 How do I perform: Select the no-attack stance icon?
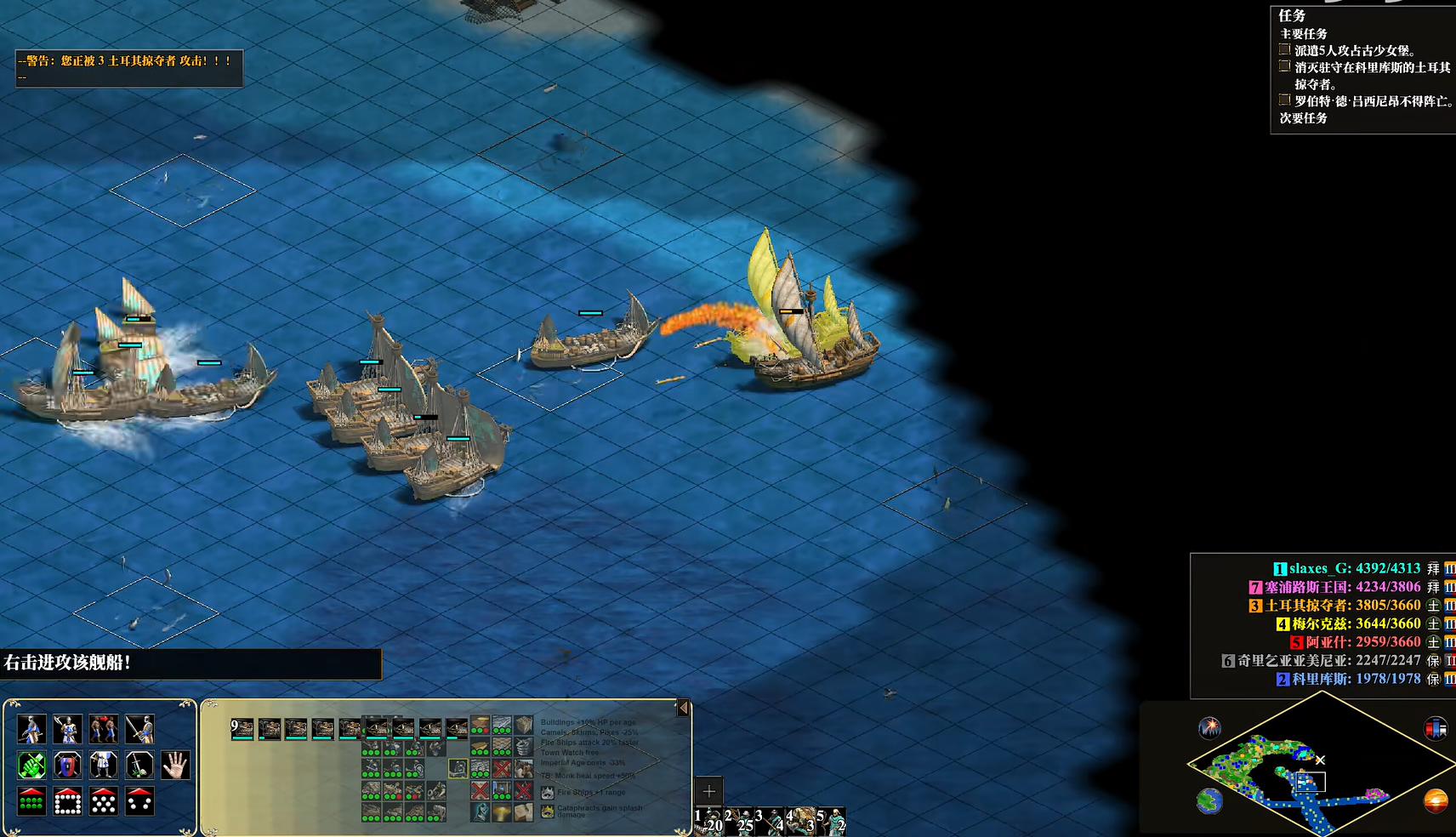[x=139, y=729]
